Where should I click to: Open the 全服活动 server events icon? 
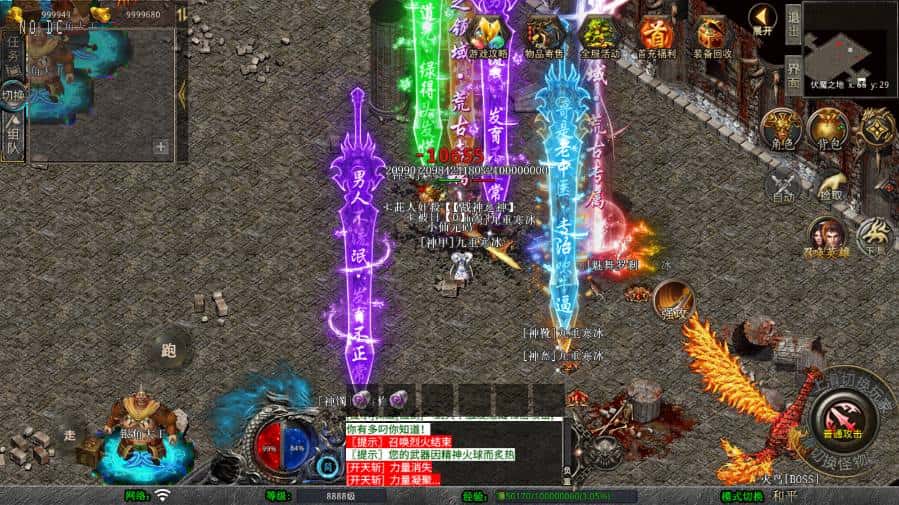(x=599, y=35)
